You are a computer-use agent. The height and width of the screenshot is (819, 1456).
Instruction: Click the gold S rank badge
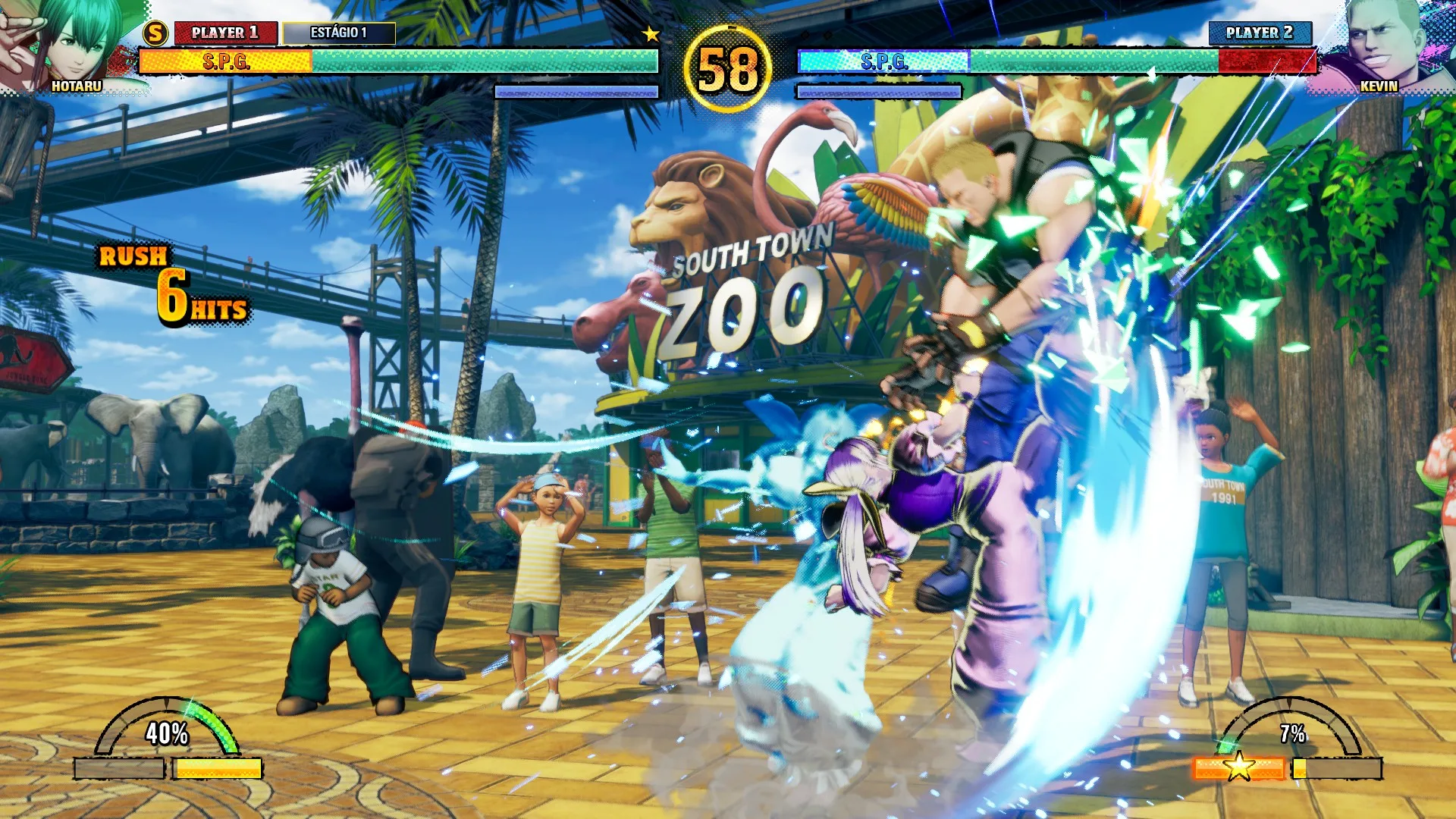[x=155, y=33]
